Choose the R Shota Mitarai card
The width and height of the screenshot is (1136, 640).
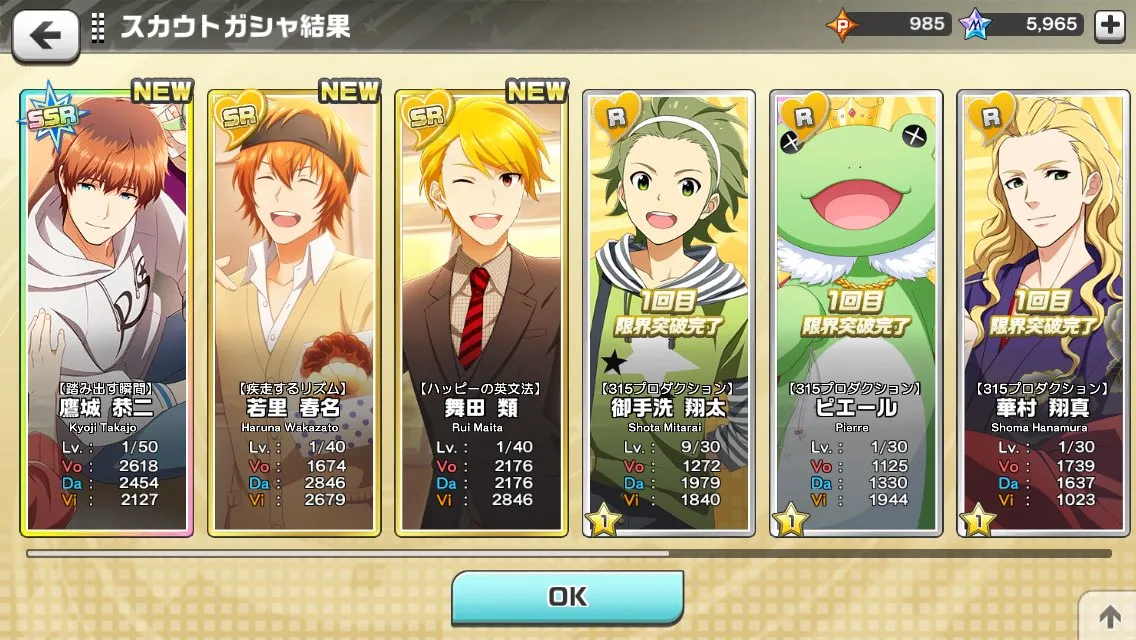(x=669, y=310)
